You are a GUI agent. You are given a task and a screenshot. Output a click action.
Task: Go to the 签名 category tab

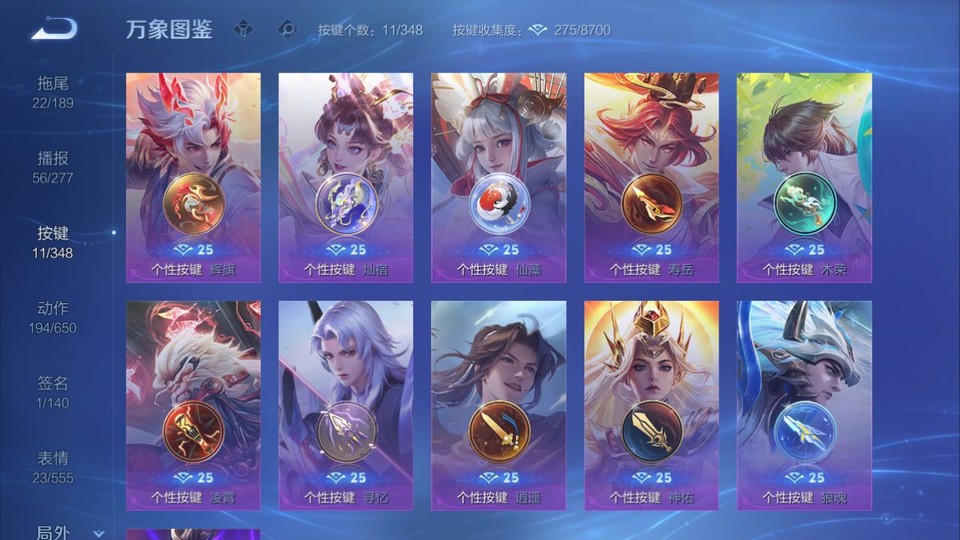point(54,392)
